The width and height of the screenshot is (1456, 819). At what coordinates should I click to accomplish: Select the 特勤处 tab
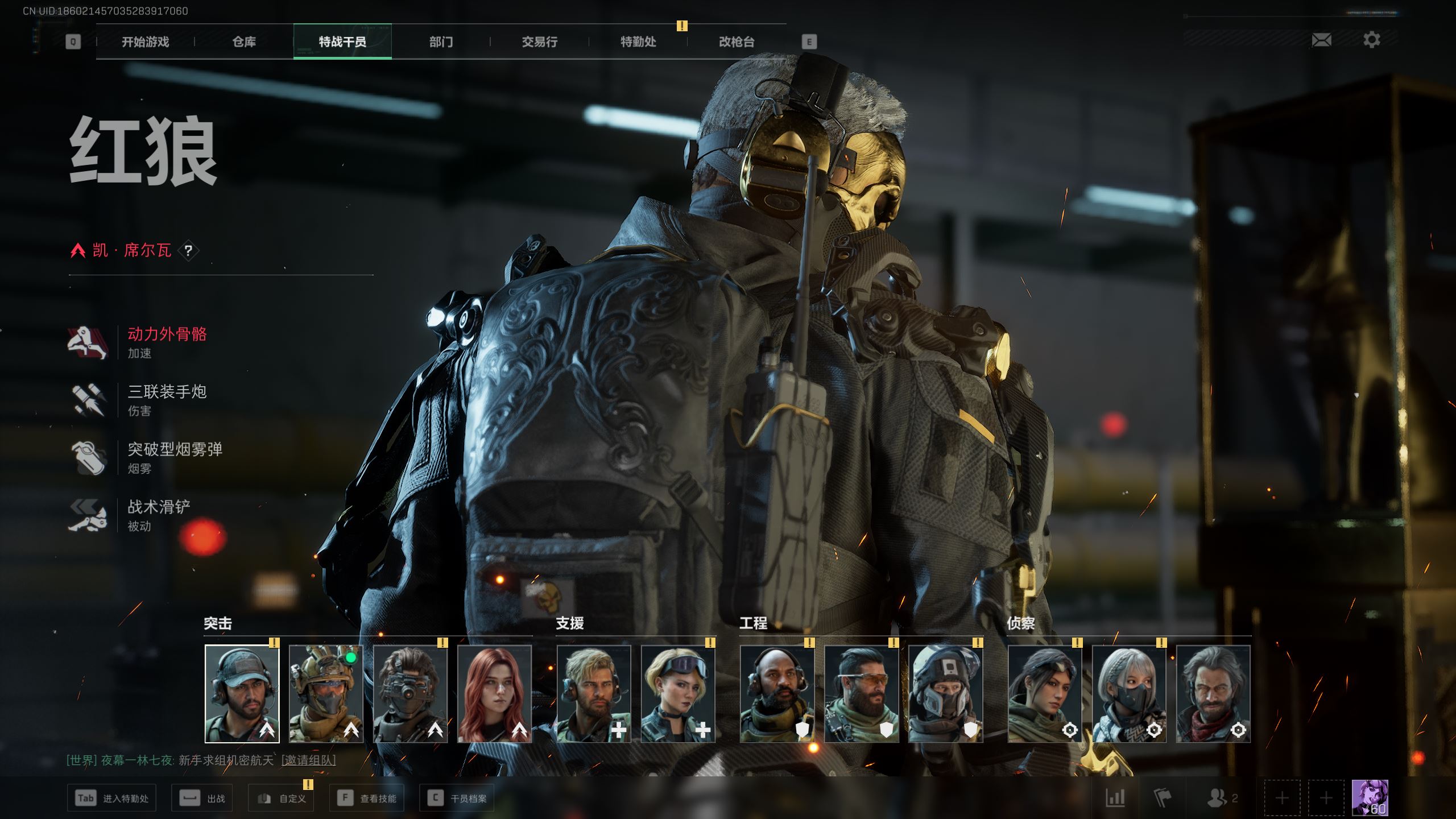point(638,42)
